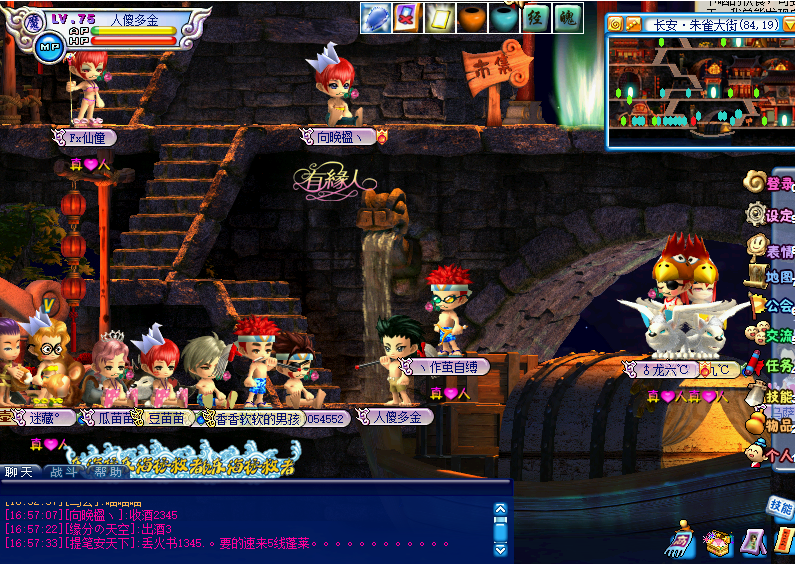This screenshot has width=795, height=564.
Task: Switch to the 聊天 chat tab
Action: (20, 472)
